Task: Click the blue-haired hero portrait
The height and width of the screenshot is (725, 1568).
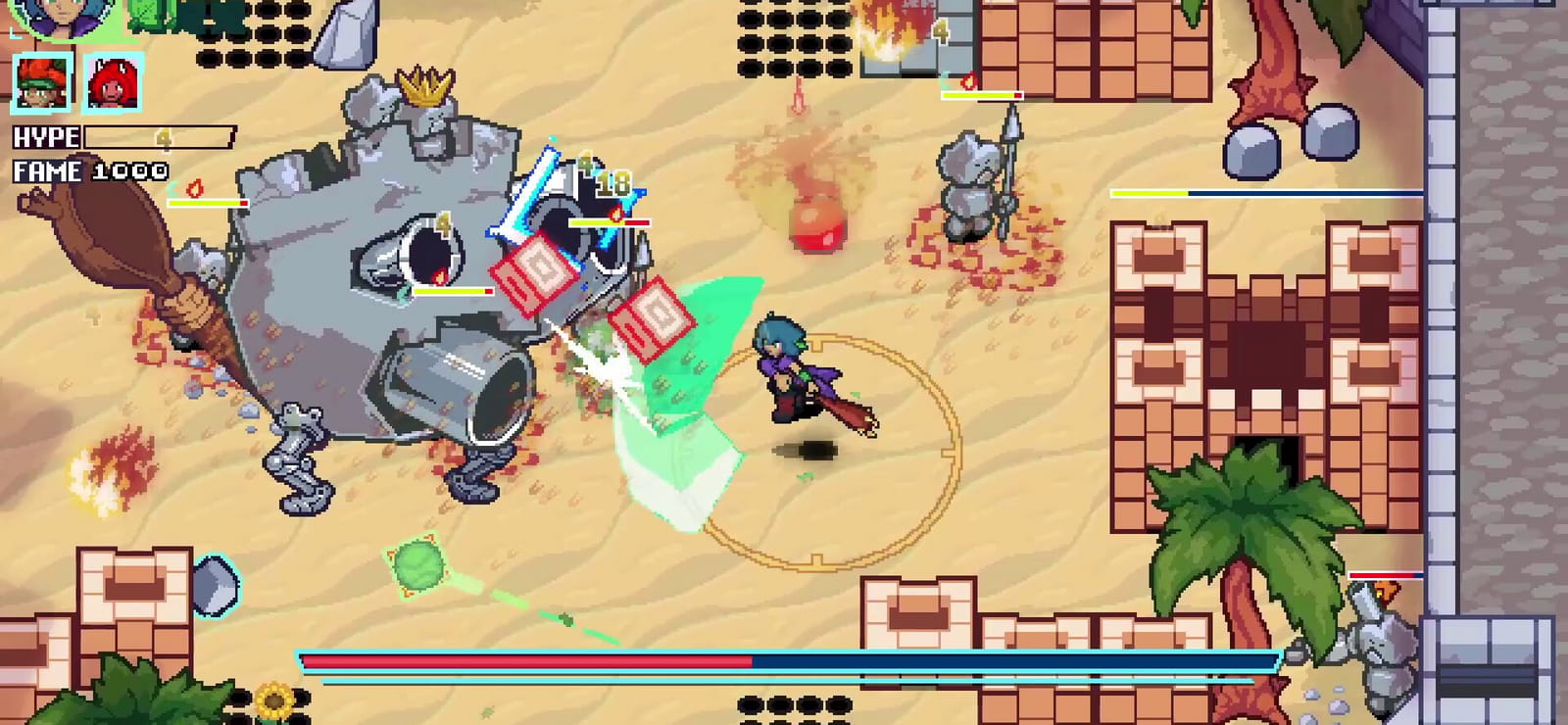Action: coord(67,17)
